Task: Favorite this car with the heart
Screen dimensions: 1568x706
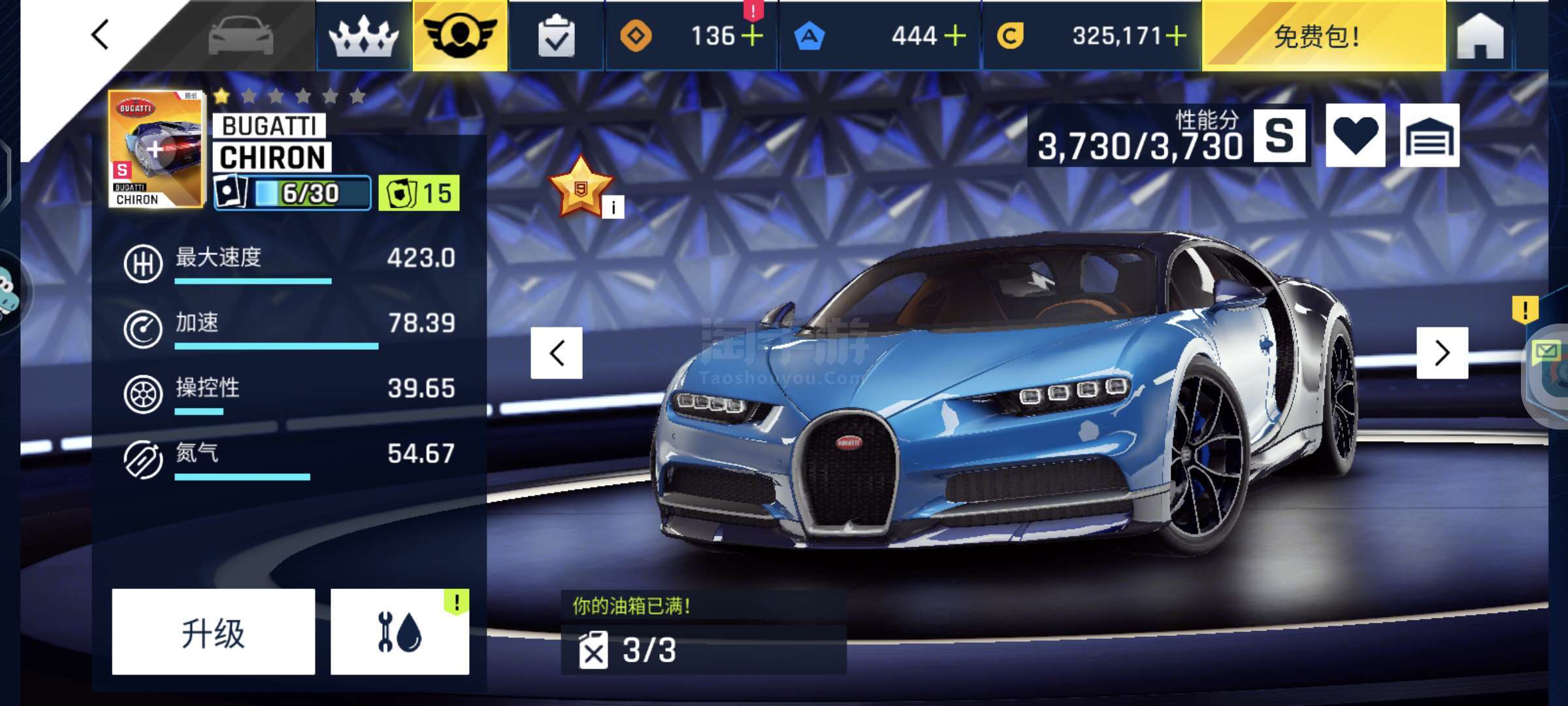Action: click(1355, 136)
